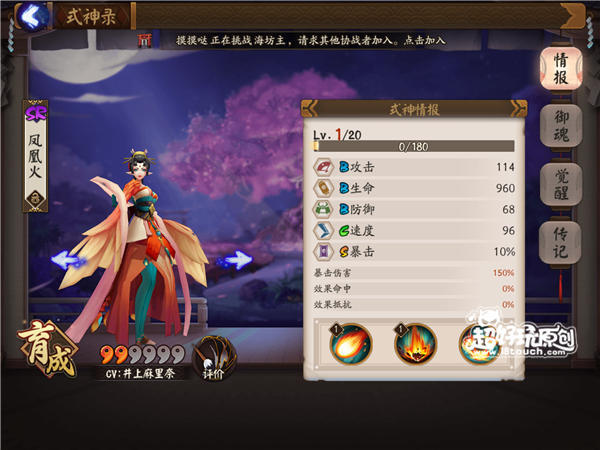
Task: Select the flame burst skill icon
Action: (414, 344)
